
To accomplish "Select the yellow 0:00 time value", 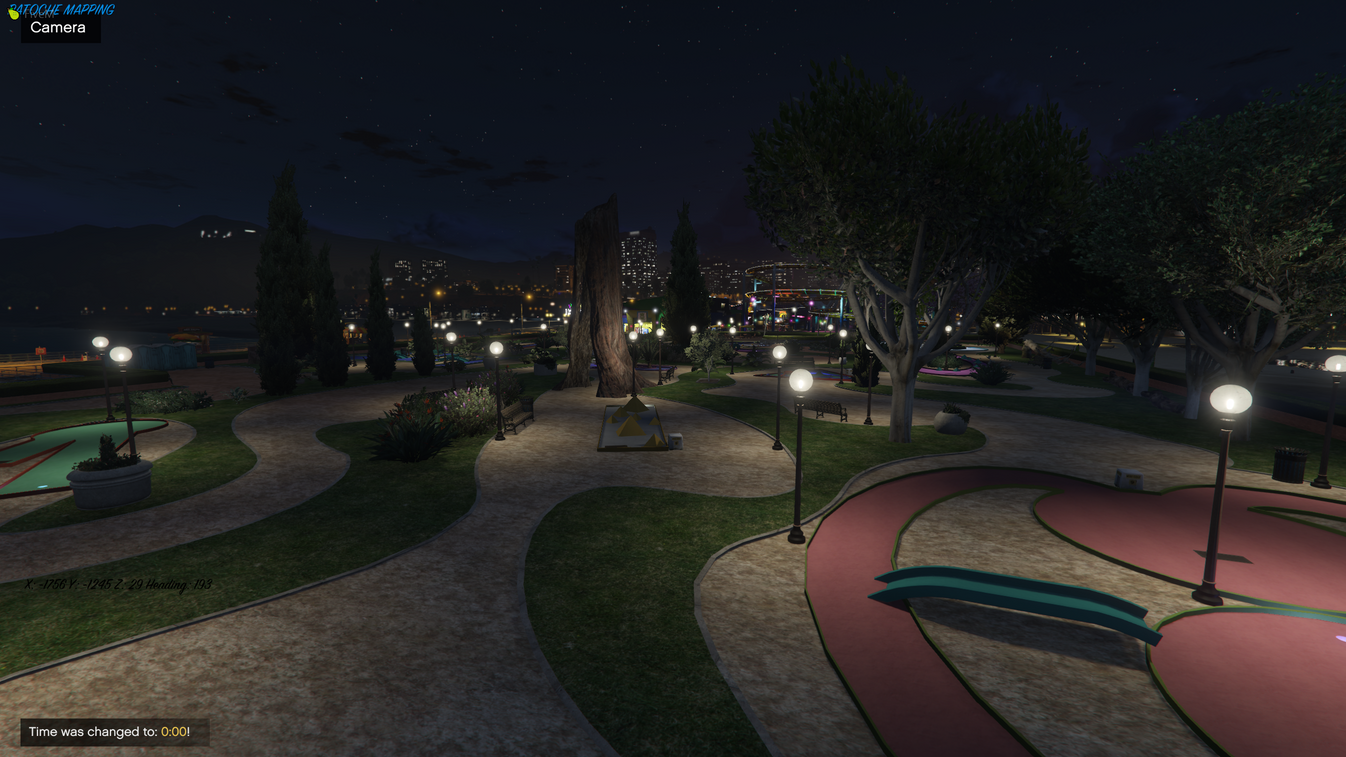I will (x=172, y=732).
